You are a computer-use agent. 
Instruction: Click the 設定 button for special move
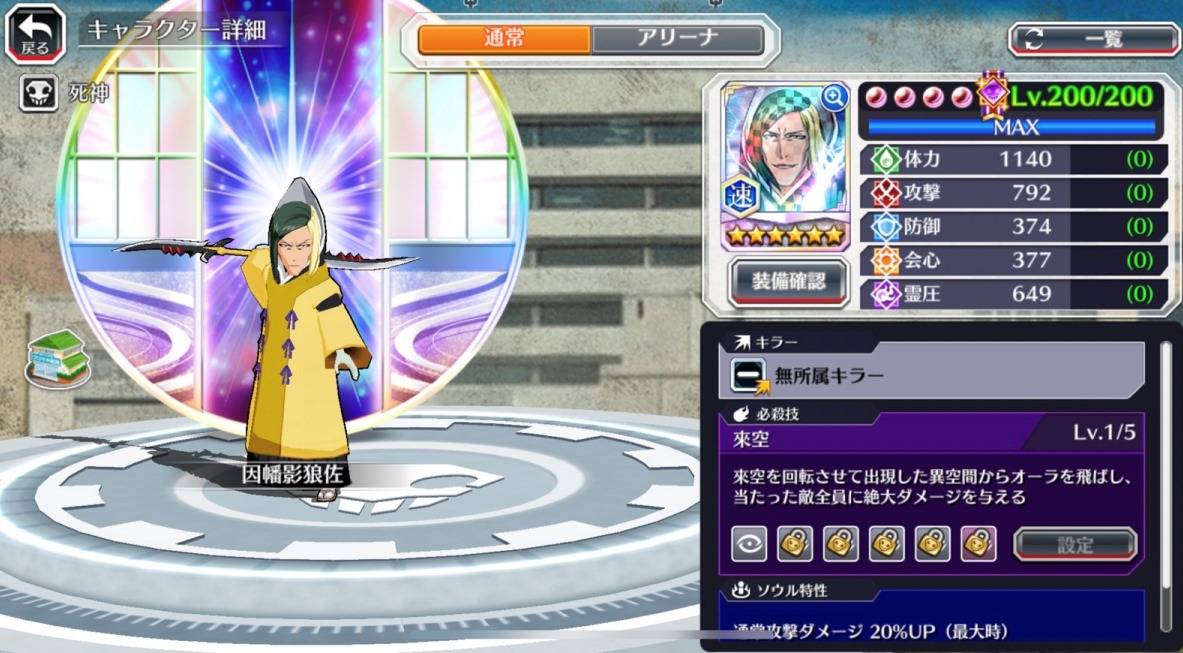click(x=1075, y=545)
